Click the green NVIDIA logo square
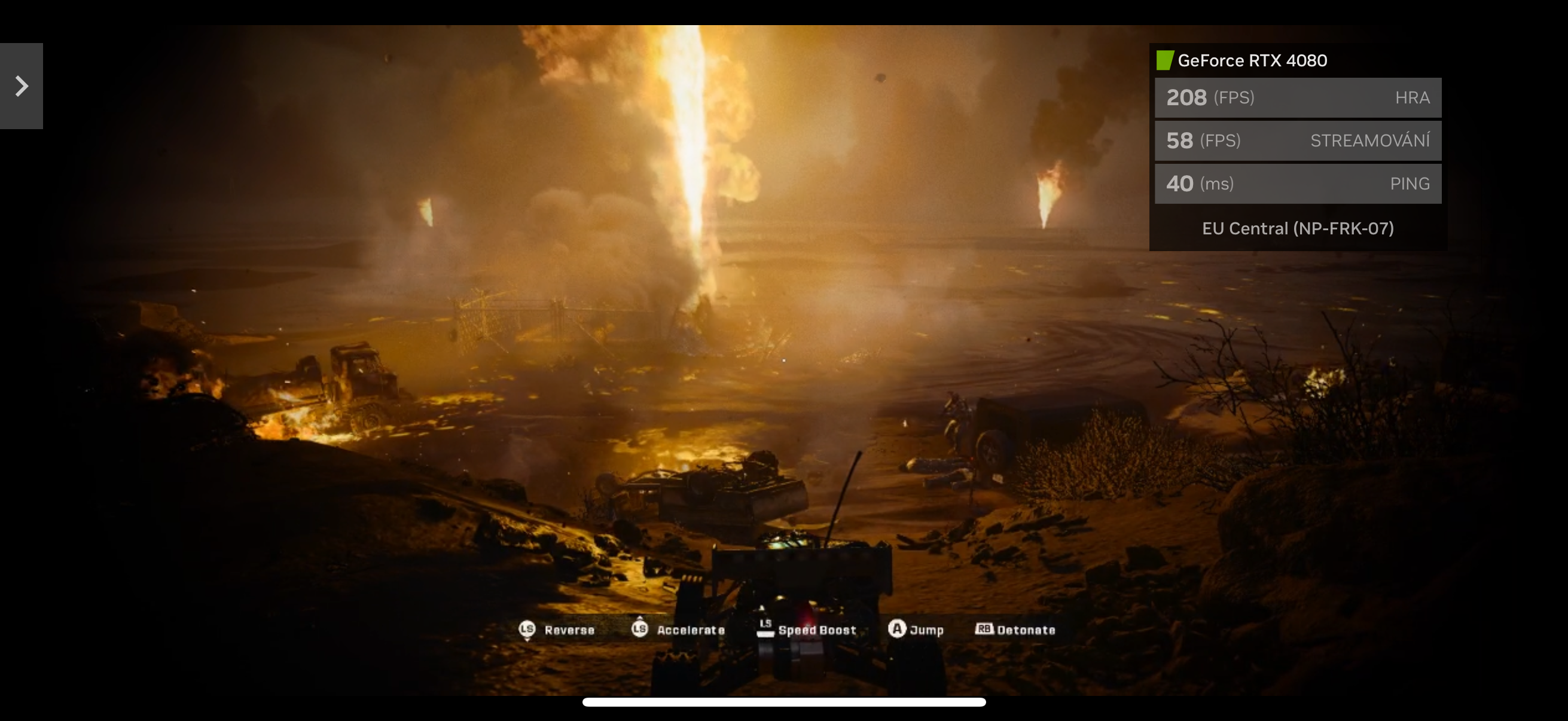Viewport: 1568px width, 721px height. 1164,60
